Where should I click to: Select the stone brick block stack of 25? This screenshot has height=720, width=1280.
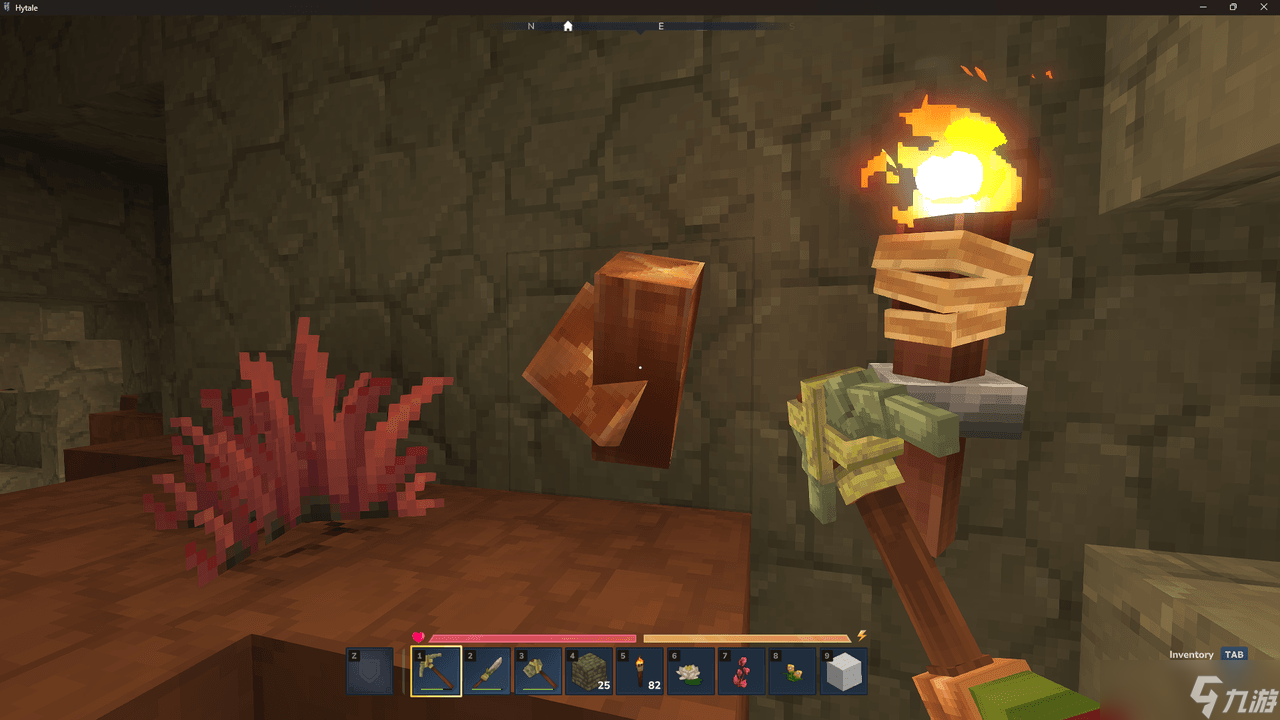589,670
